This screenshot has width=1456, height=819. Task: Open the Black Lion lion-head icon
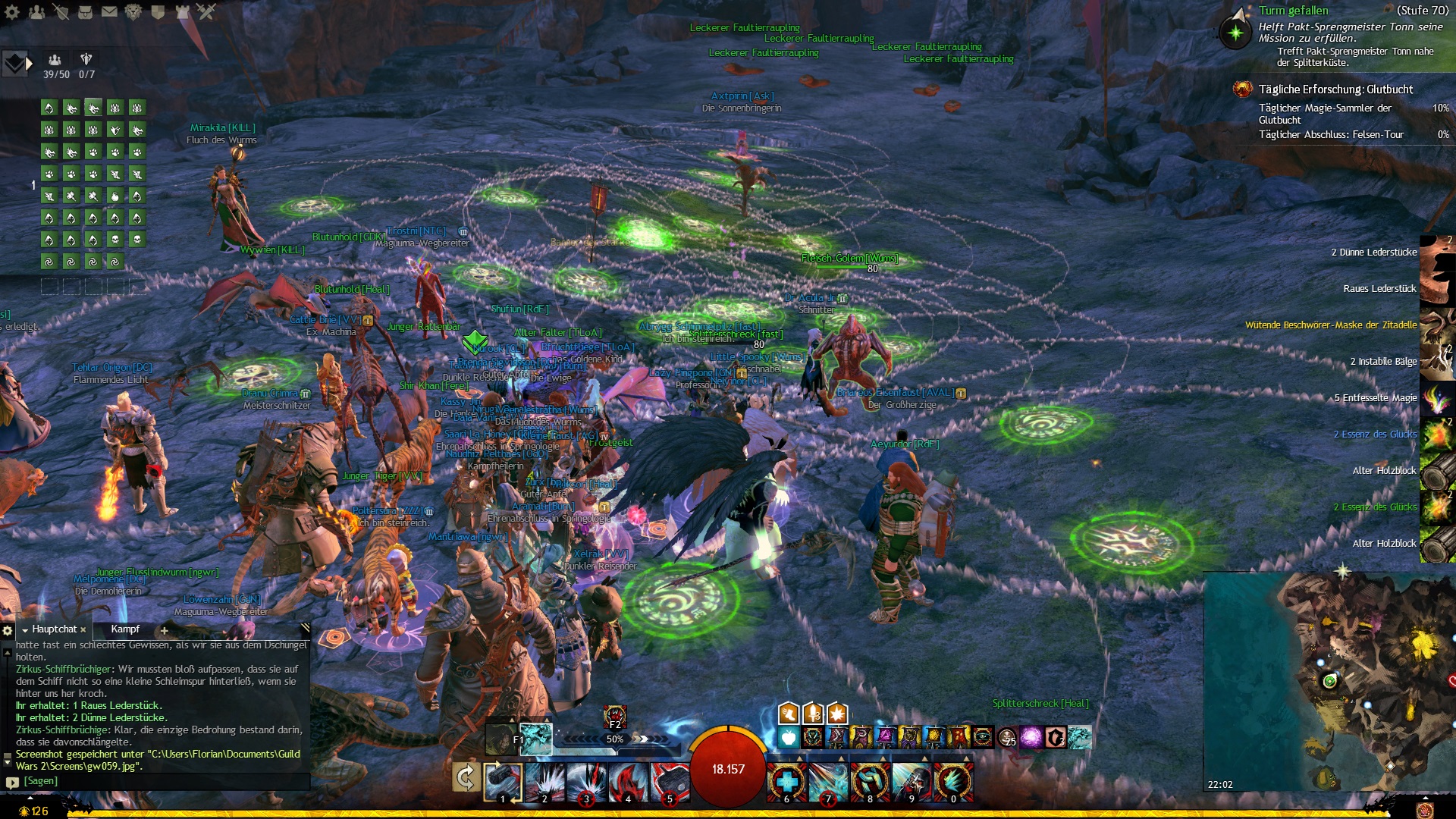[x=133, y=12]
